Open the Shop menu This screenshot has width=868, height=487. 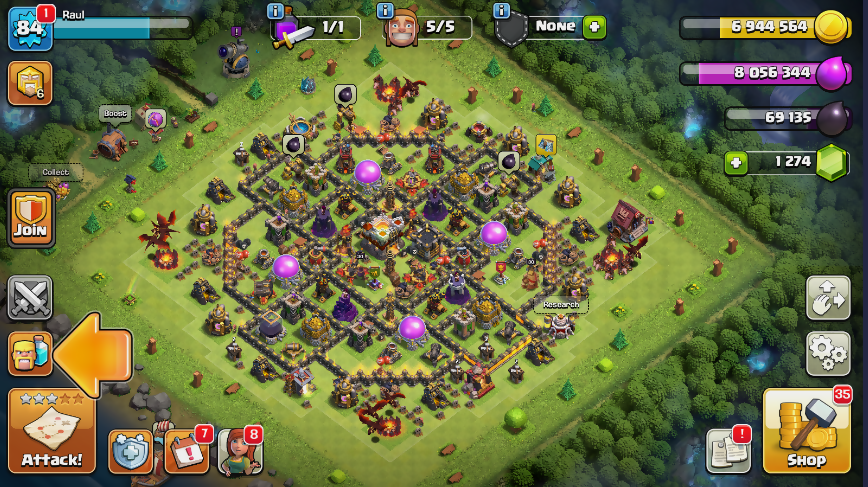806,431
